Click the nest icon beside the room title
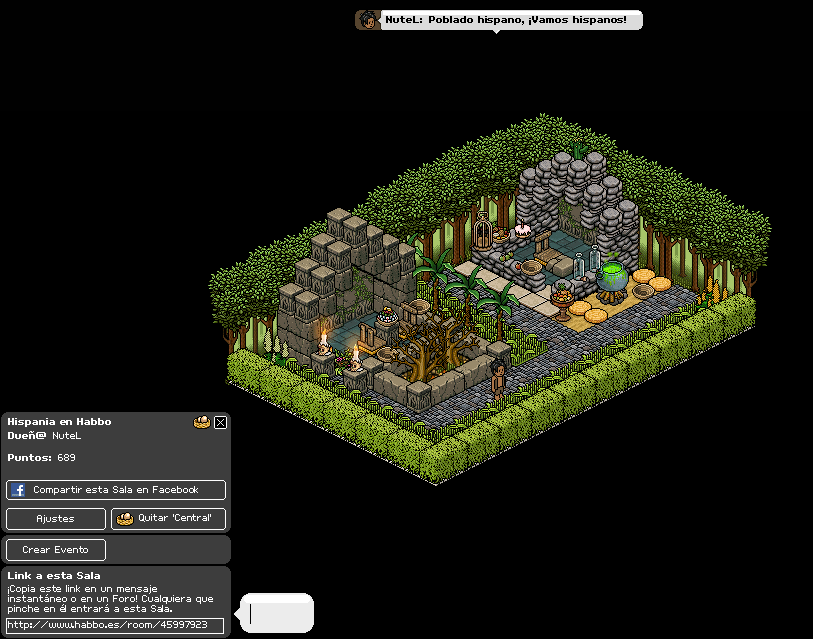The image size is (813, 639). 202,422
